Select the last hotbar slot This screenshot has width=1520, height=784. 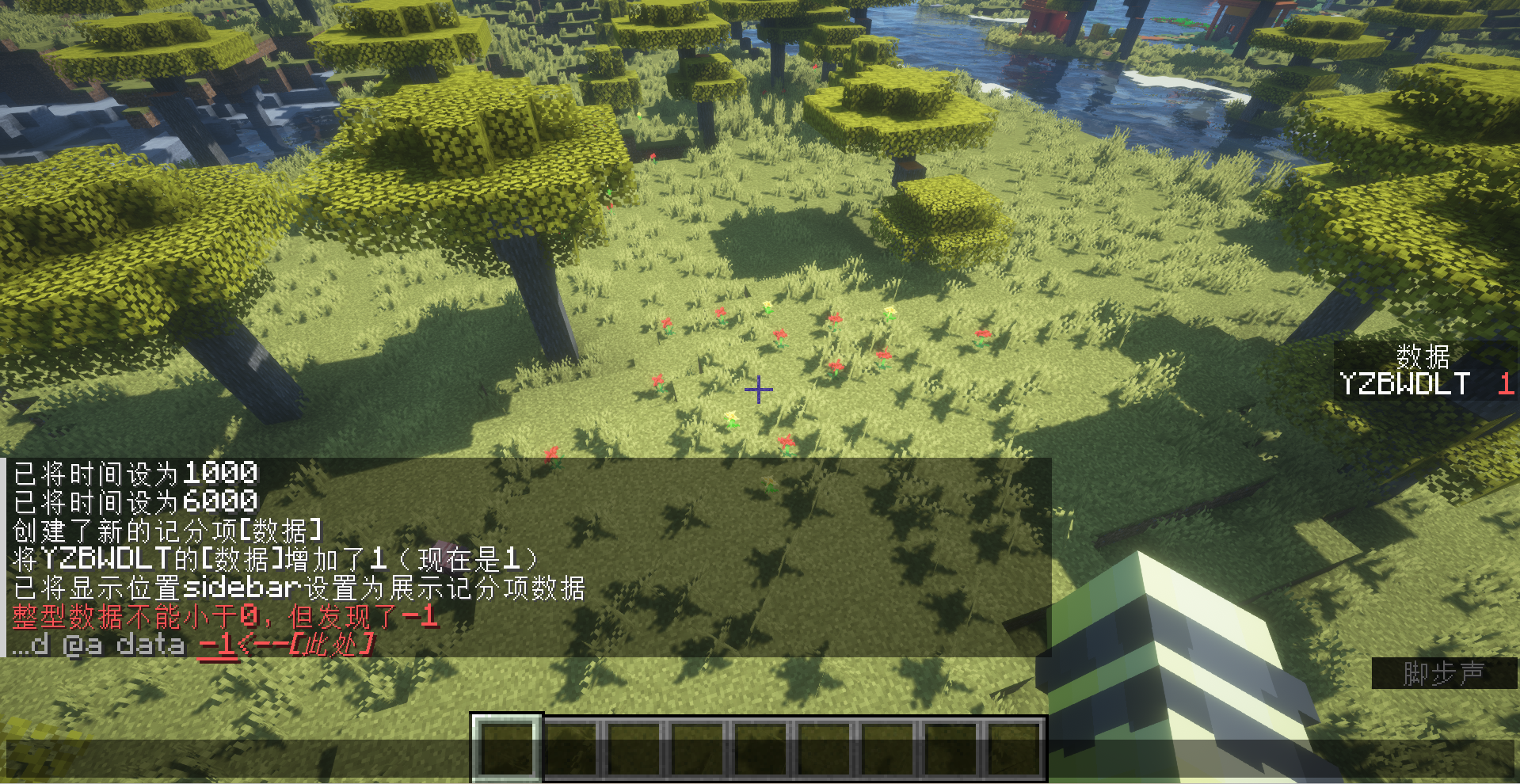(x=1014, y=748)
